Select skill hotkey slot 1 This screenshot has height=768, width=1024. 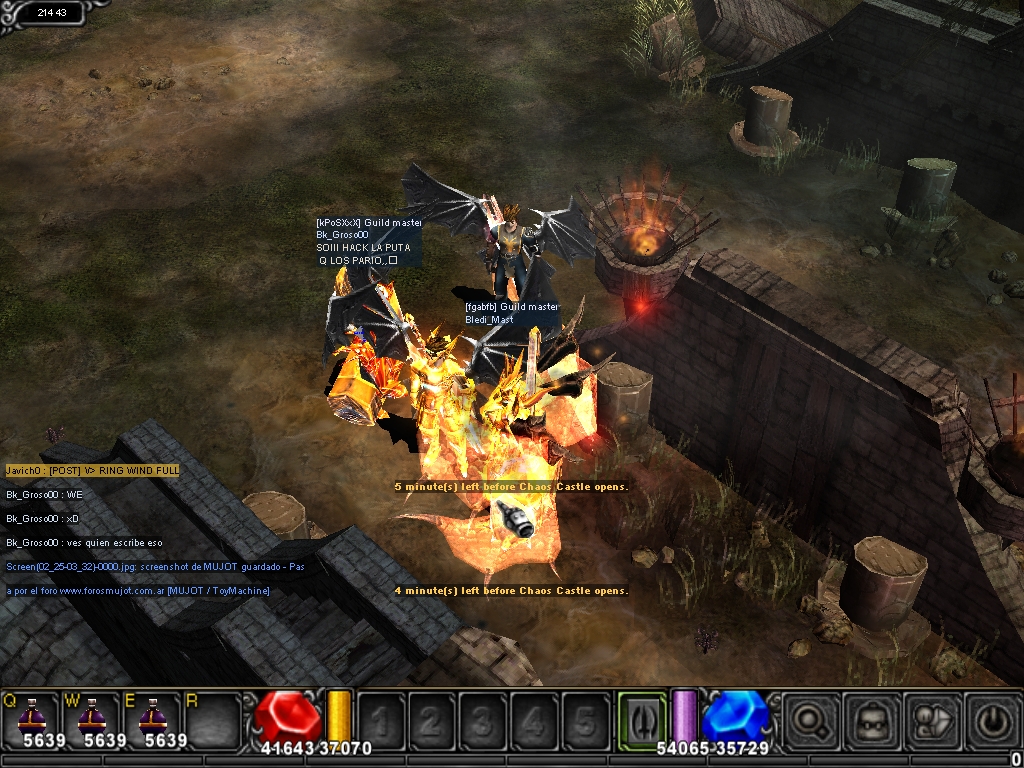point(381,720)
